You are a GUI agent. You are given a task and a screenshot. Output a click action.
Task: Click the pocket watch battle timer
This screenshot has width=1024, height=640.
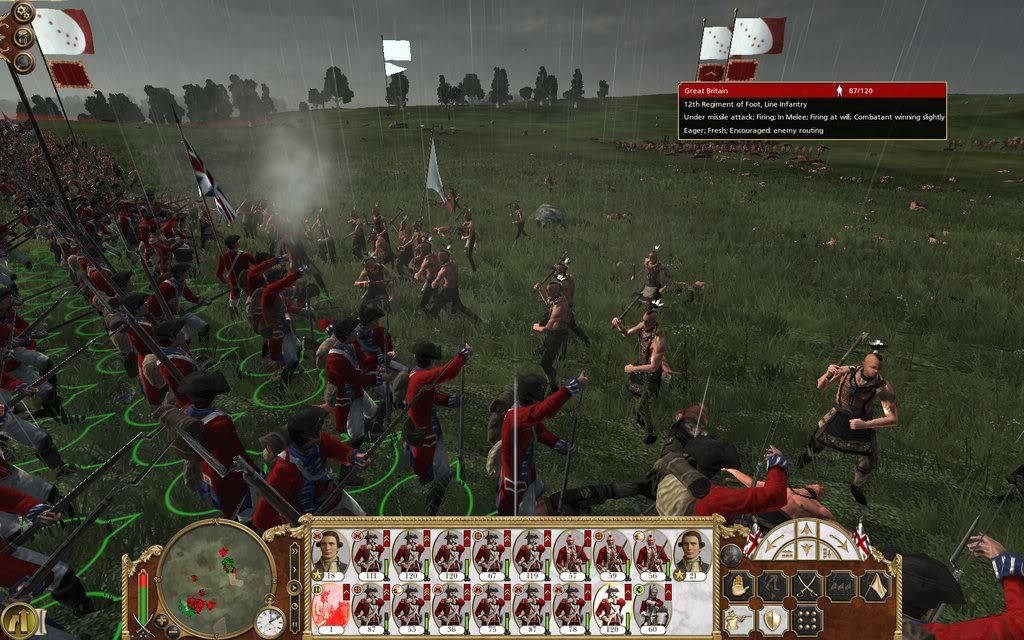coord(269,622)
